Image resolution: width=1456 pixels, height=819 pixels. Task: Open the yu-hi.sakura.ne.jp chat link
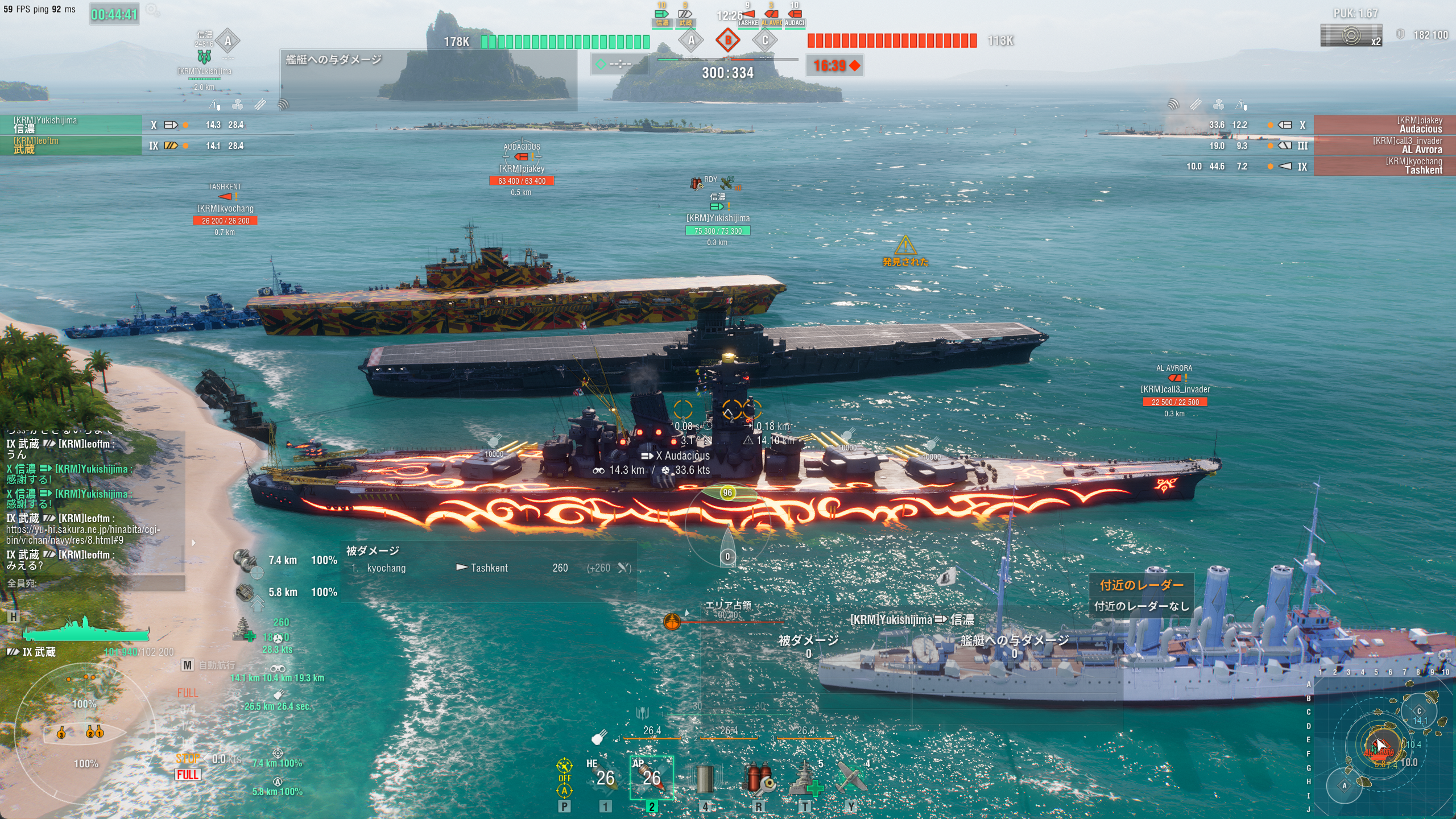coord(83,535)
